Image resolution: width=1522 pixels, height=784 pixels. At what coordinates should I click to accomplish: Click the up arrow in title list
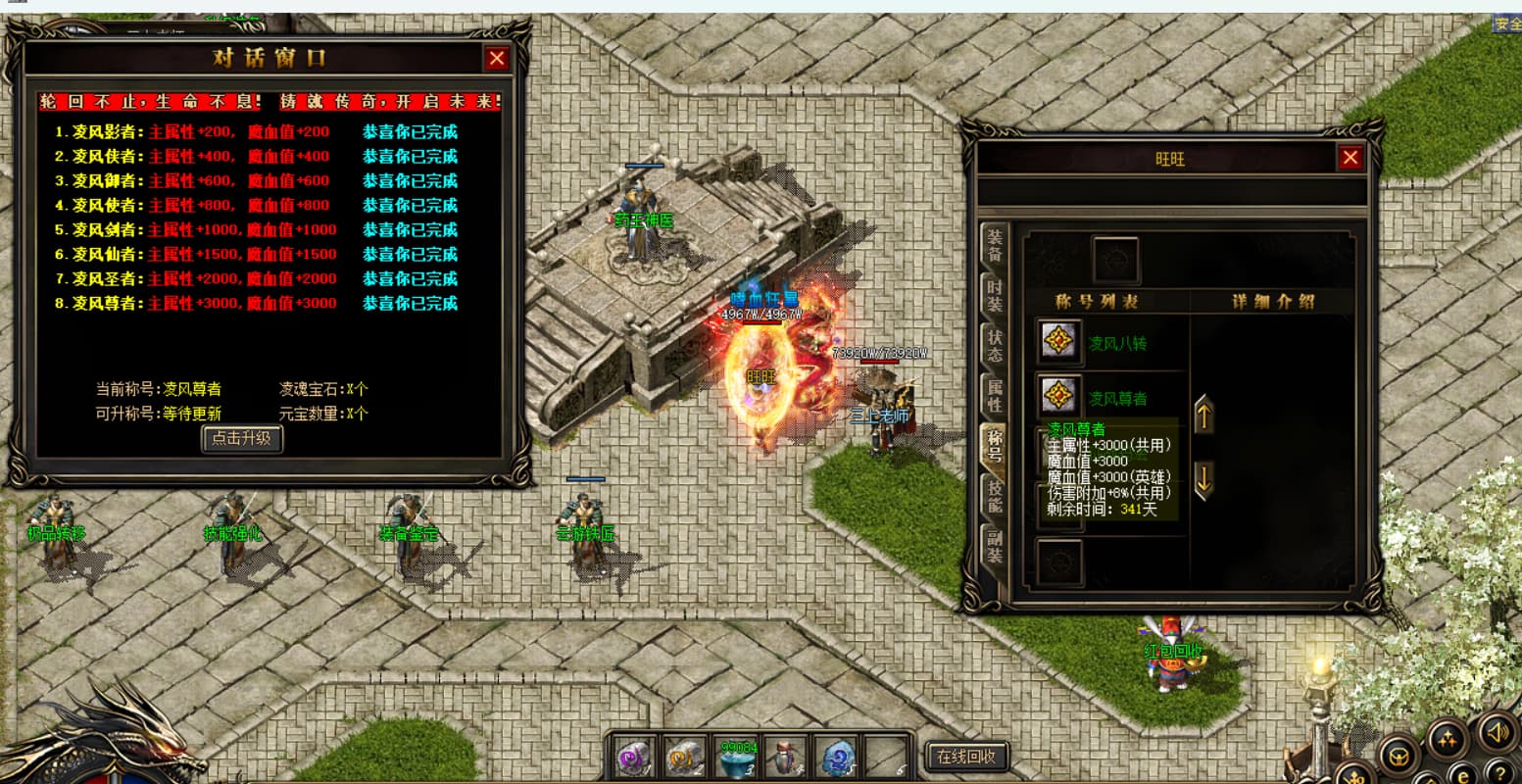[1203, 416]
